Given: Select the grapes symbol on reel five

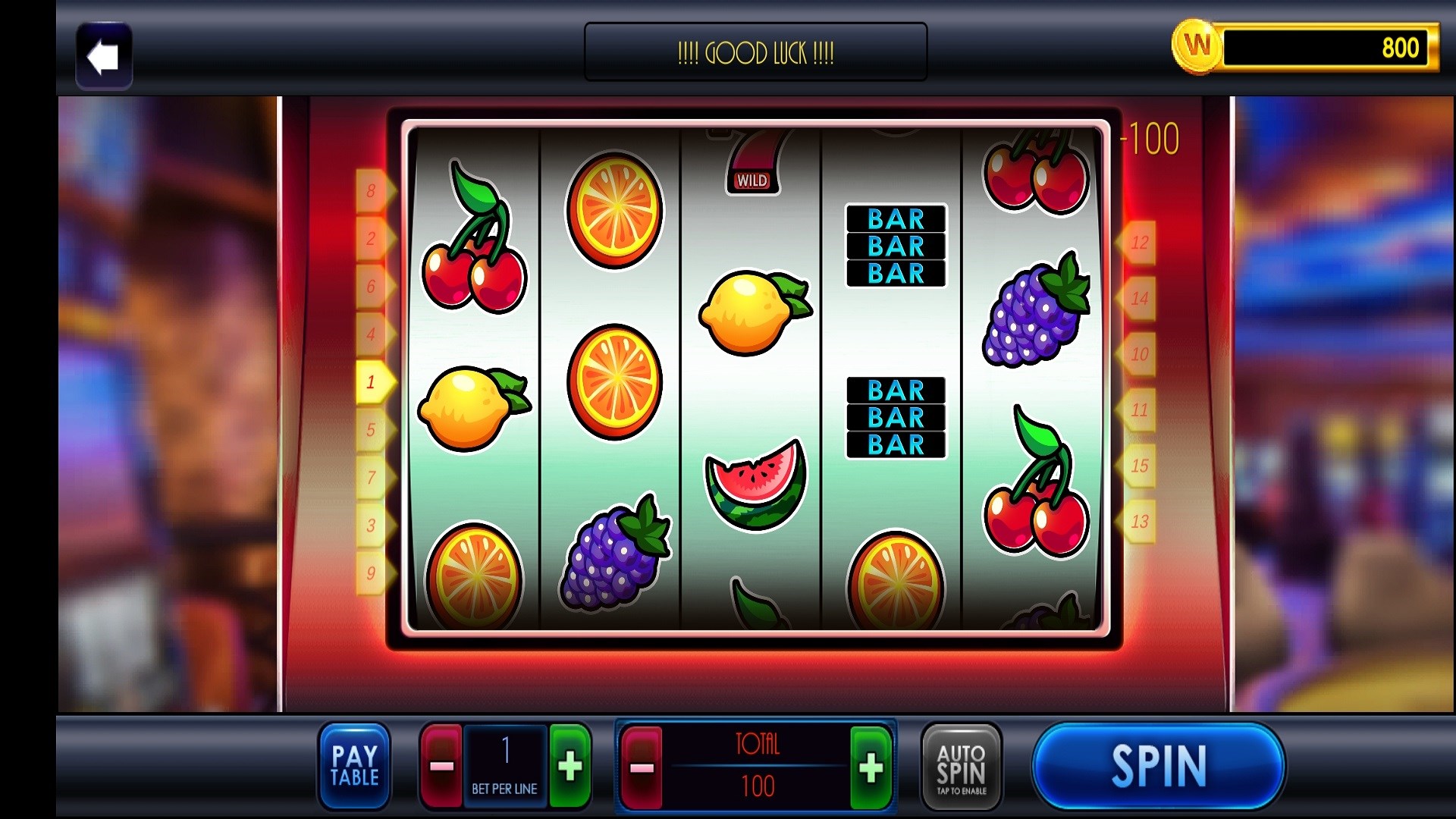Looking at the screenshot, I should 1034,311.
